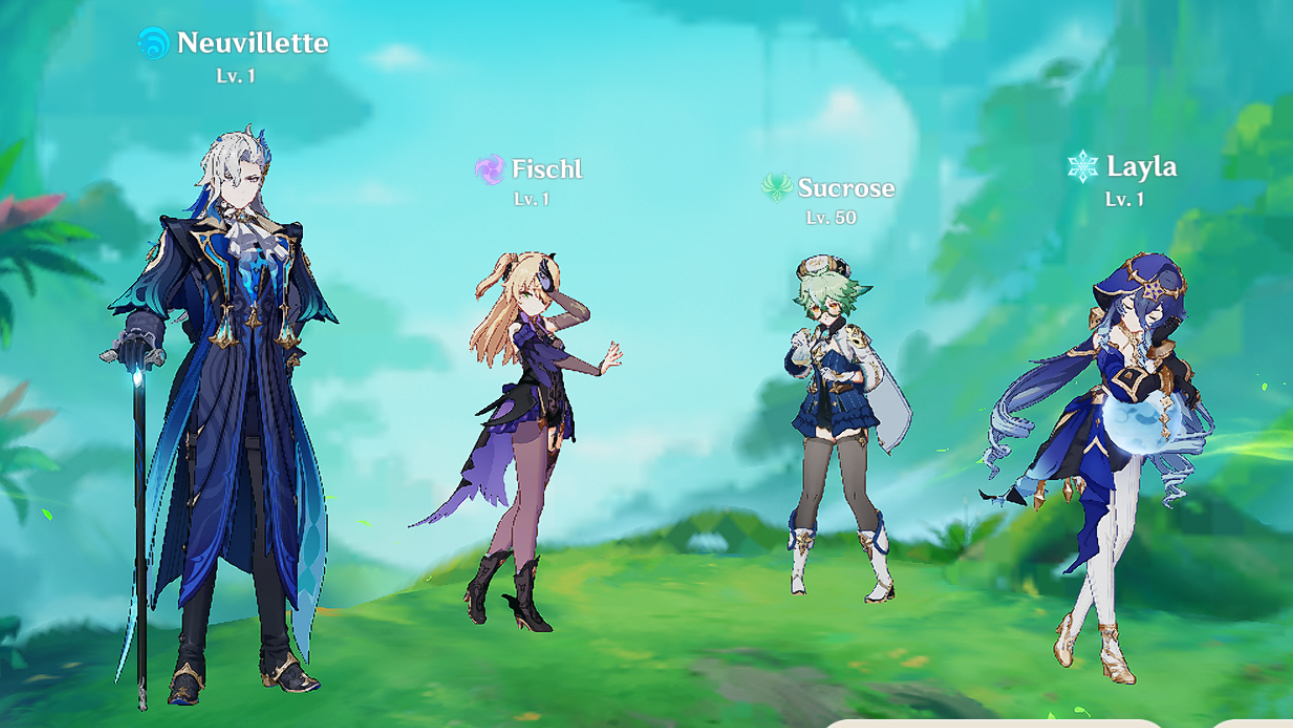
Task: Click the Layla name label
Action: 1143,167
